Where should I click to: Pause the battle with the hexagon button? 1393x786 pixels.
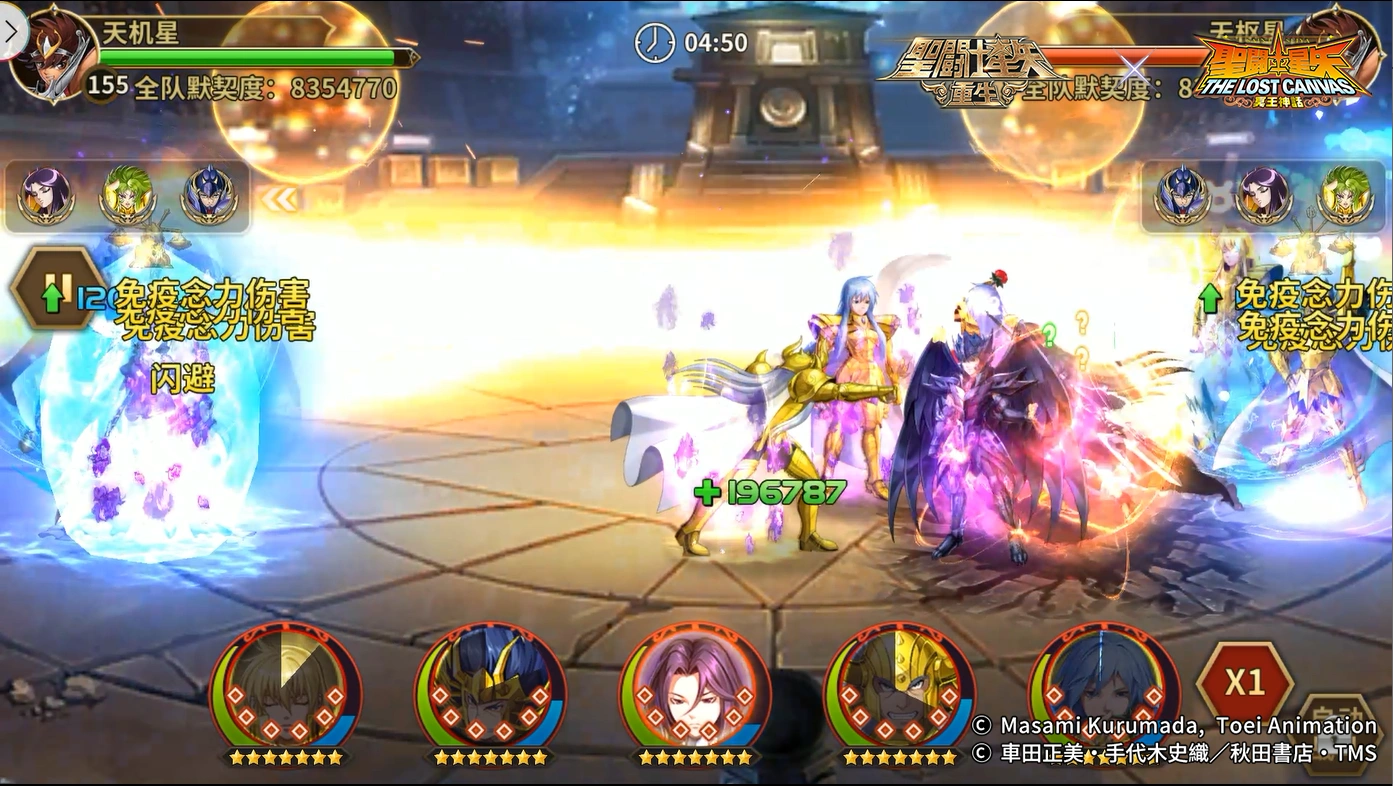point(56,288)
